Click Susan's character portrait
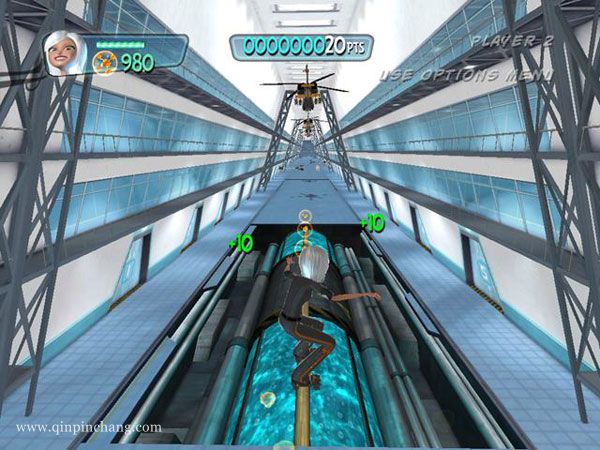600x450 pixels. (63, 52)
